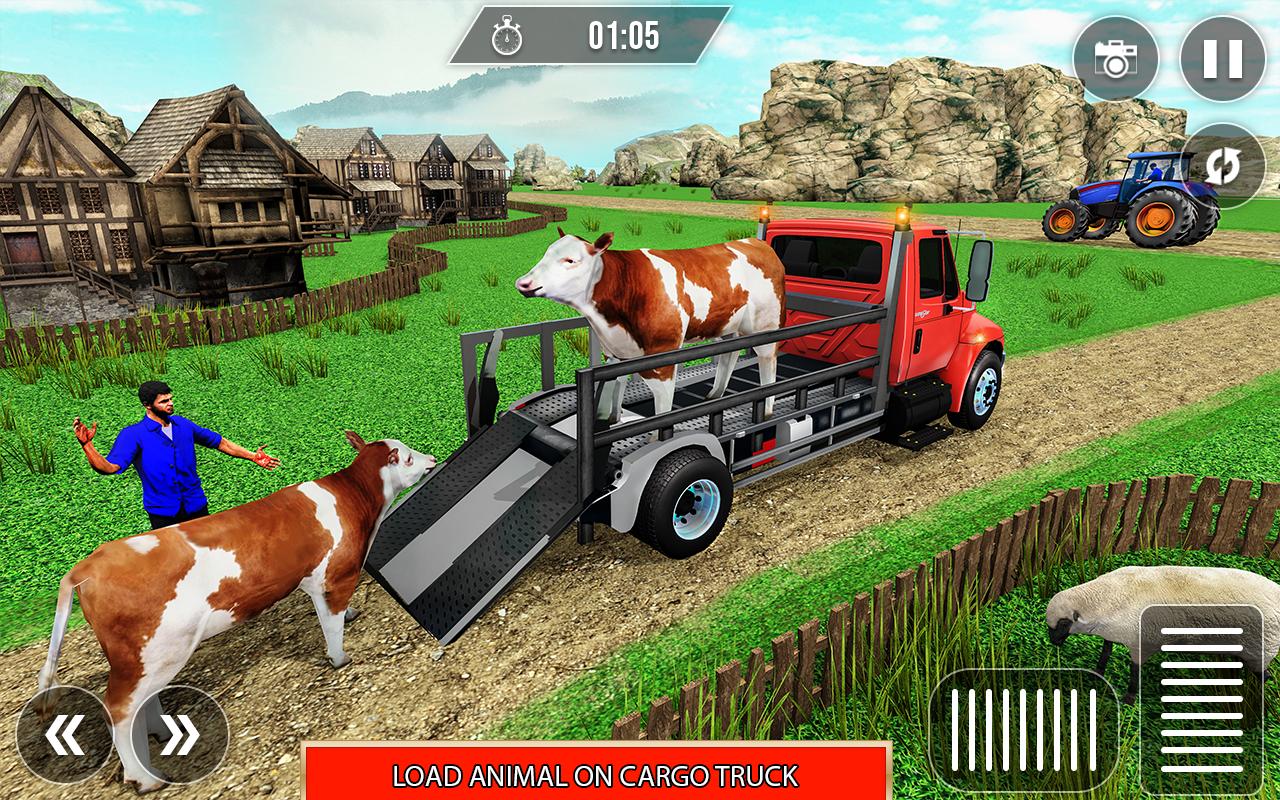Tap the farmer in blue shirt
The image size is (1280, 800).
click(165, 460)
